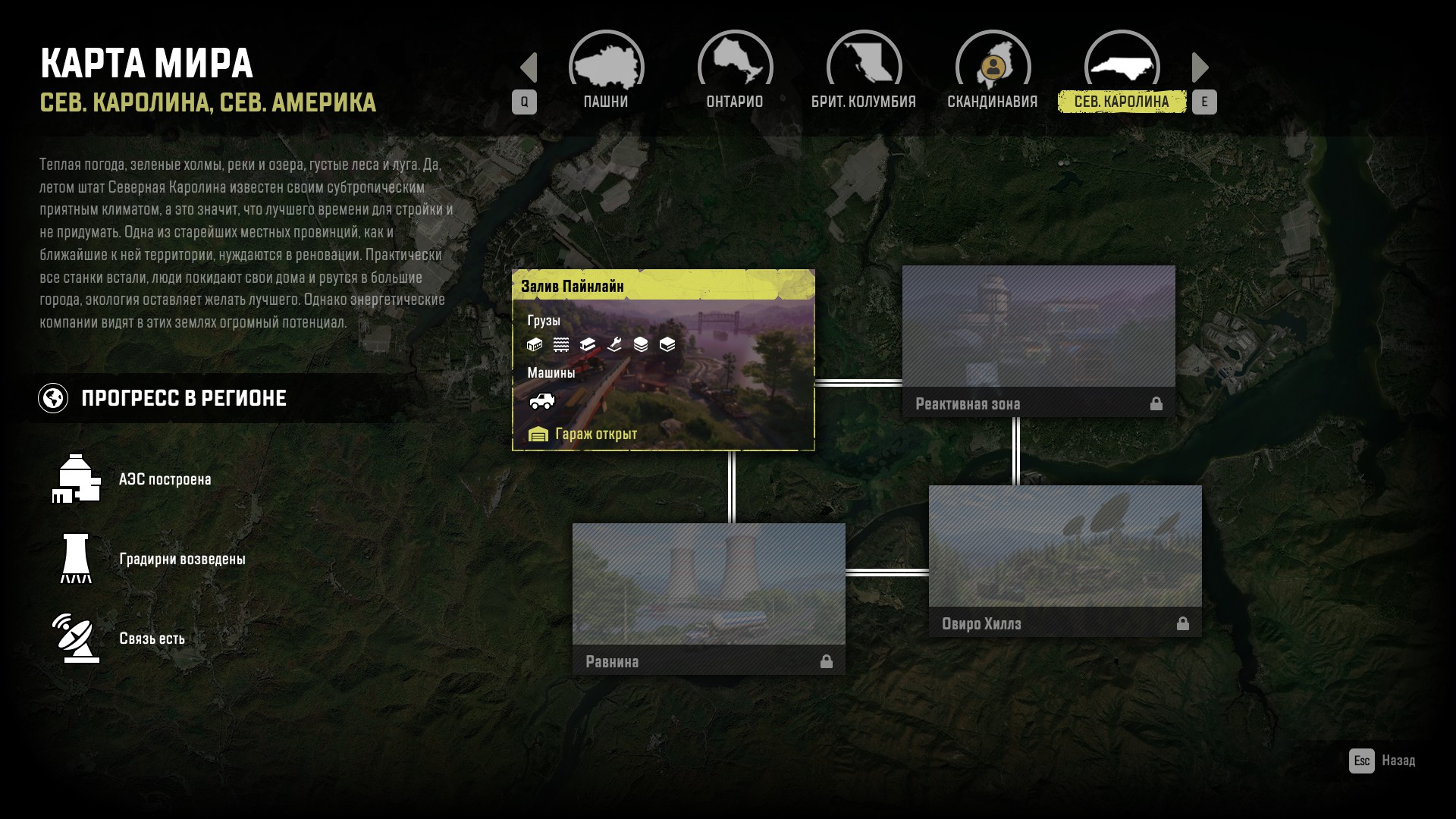Screen dimensions: 1456x819
Task: Click the Гараж открыт garage indicator
Action: click(x=582, y=434)
